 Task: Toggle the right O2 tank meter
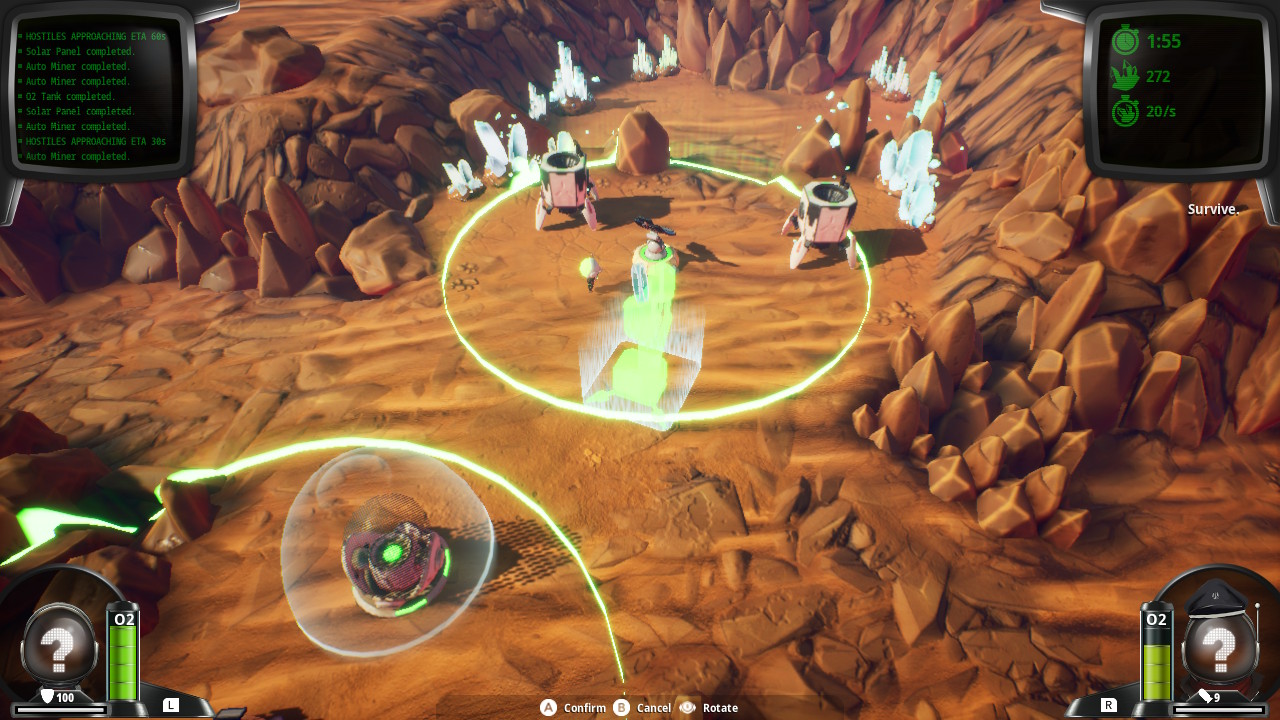tap(1157, 655)
